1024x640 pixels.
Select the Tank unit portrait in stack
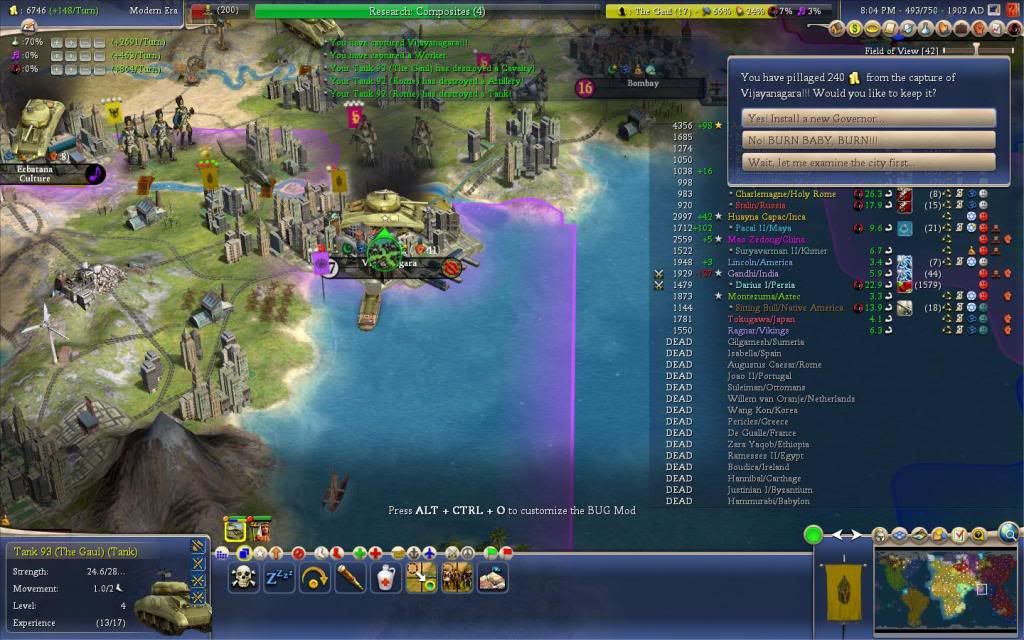[236, 529]
